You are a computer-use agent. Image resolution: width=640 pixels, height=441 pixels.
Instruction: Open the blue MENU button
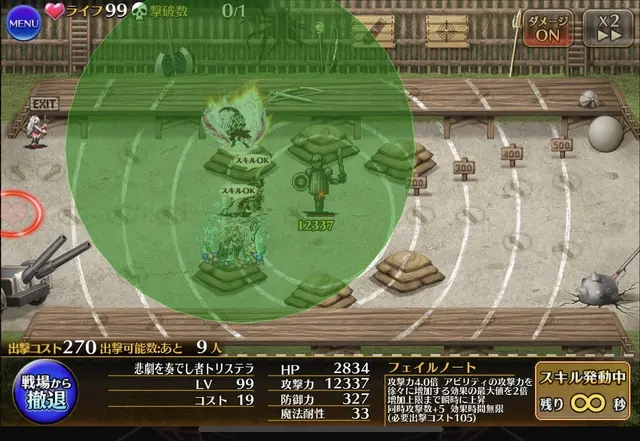[x=23, y=21]
